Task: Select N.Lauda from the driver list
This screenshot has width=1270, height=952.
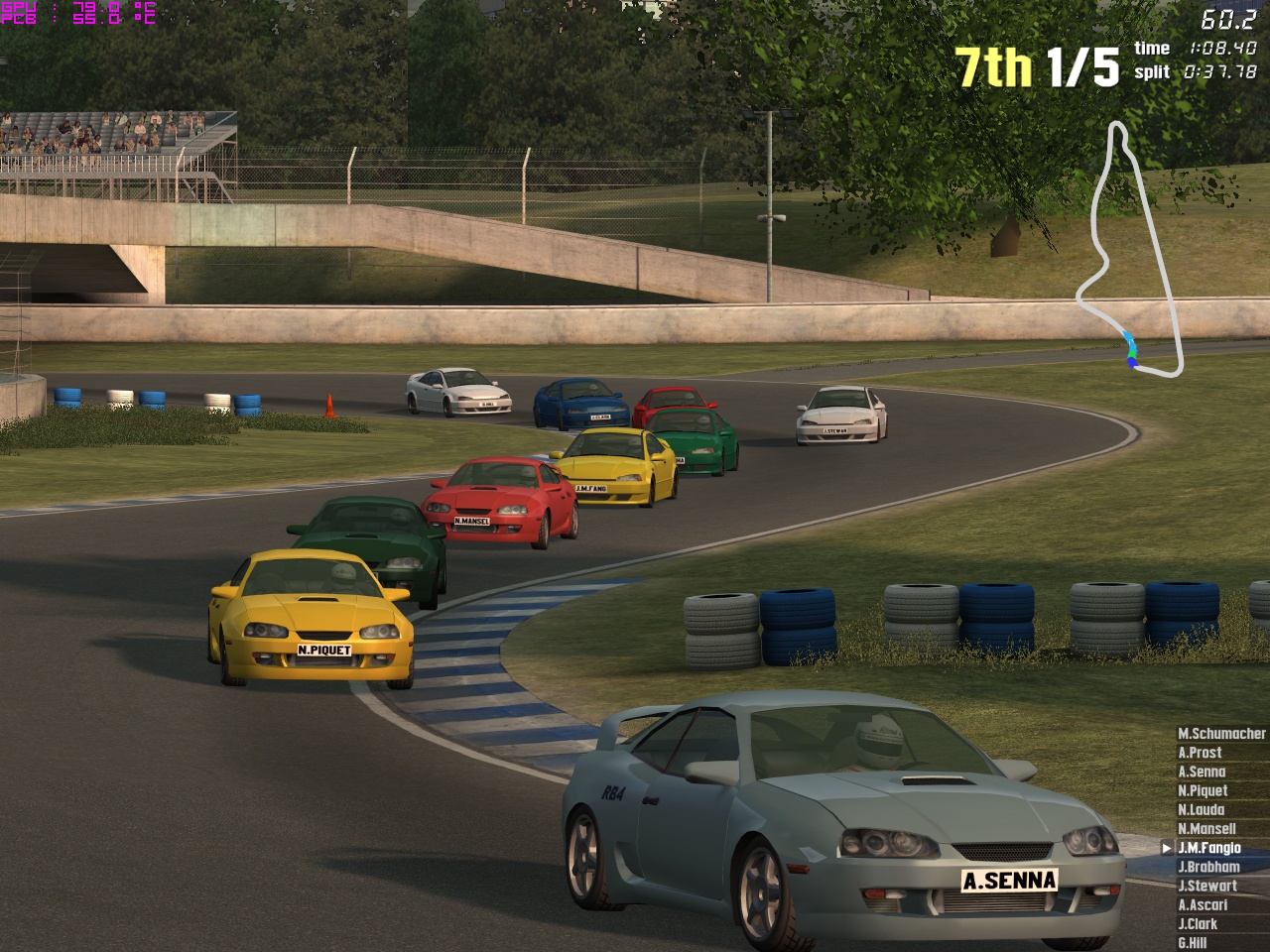Action: [x=1201, y=809]
